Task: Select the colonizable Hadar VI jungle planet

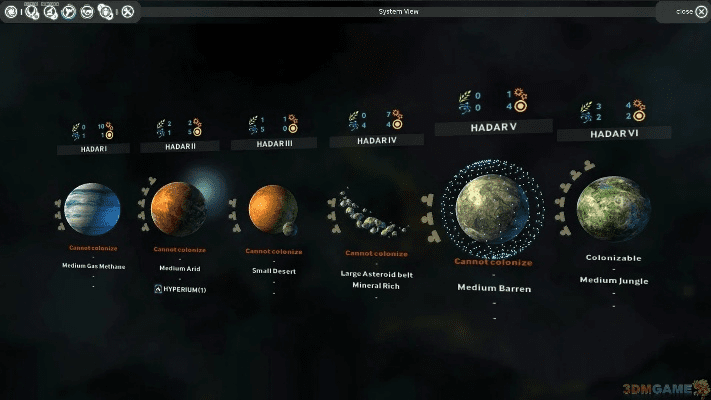Action: (615, 208)
